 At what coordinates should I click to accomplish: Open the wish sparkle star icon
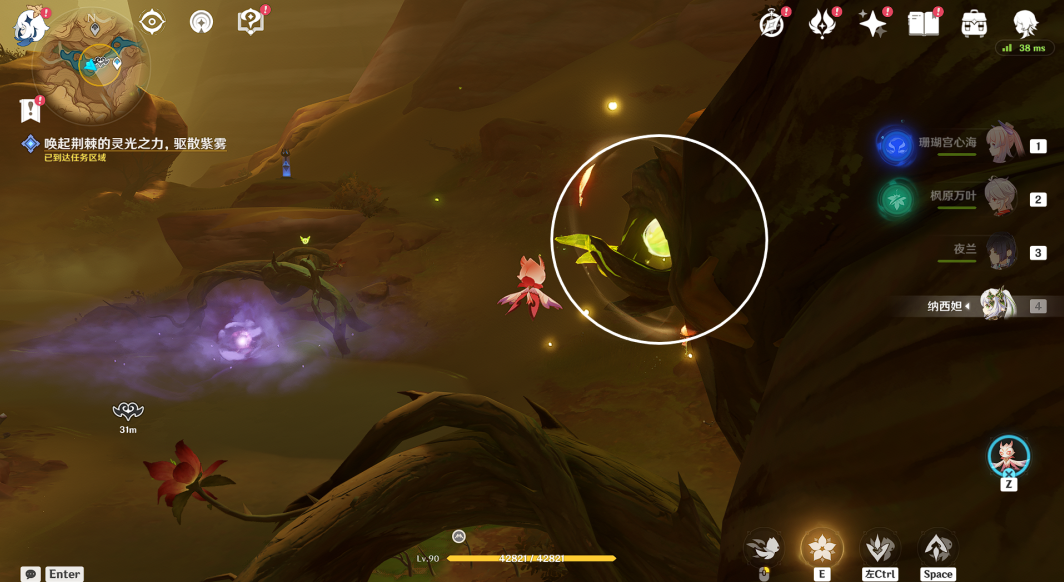click(x=873, y=24)
